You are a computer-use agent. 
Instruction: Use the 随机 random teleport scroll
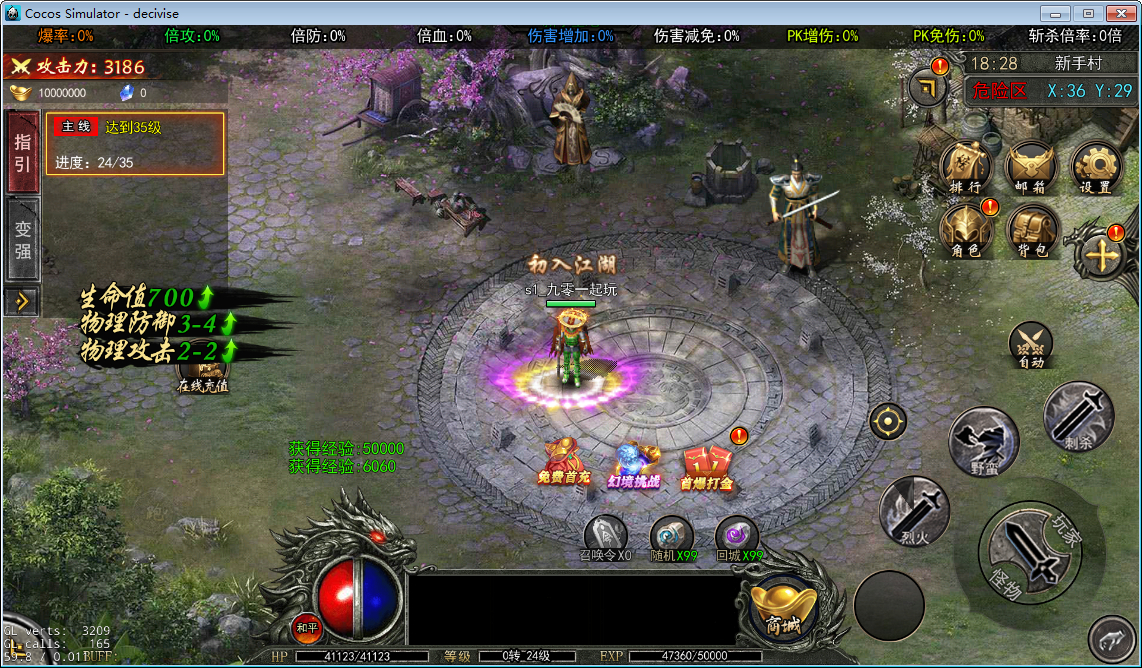click(671, 538)
